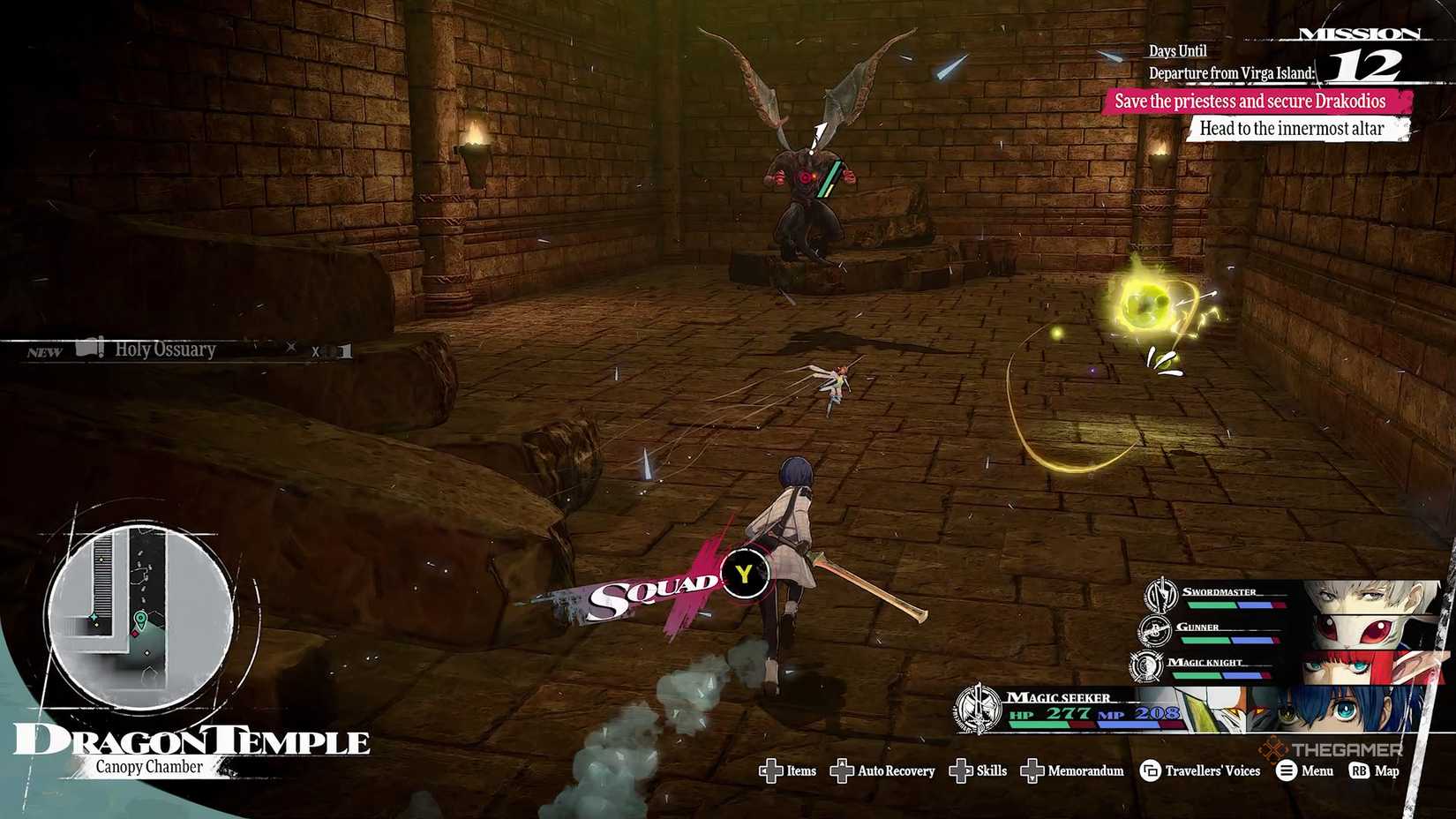
Task: Open Travellers' Voices via its speech icon
Action: (1149, 770)
